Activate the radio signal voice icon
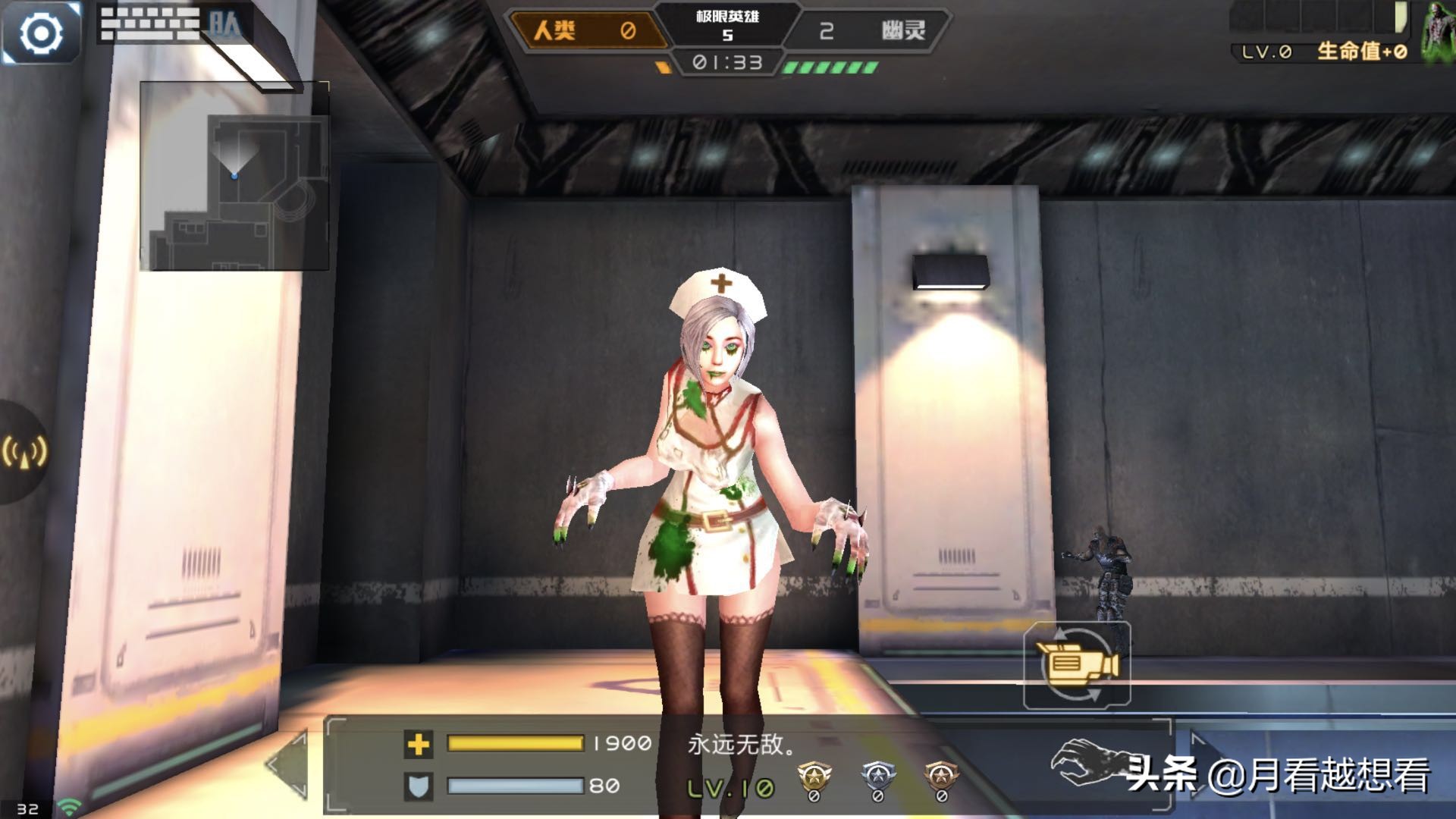1456x819 pixels. 25,452
